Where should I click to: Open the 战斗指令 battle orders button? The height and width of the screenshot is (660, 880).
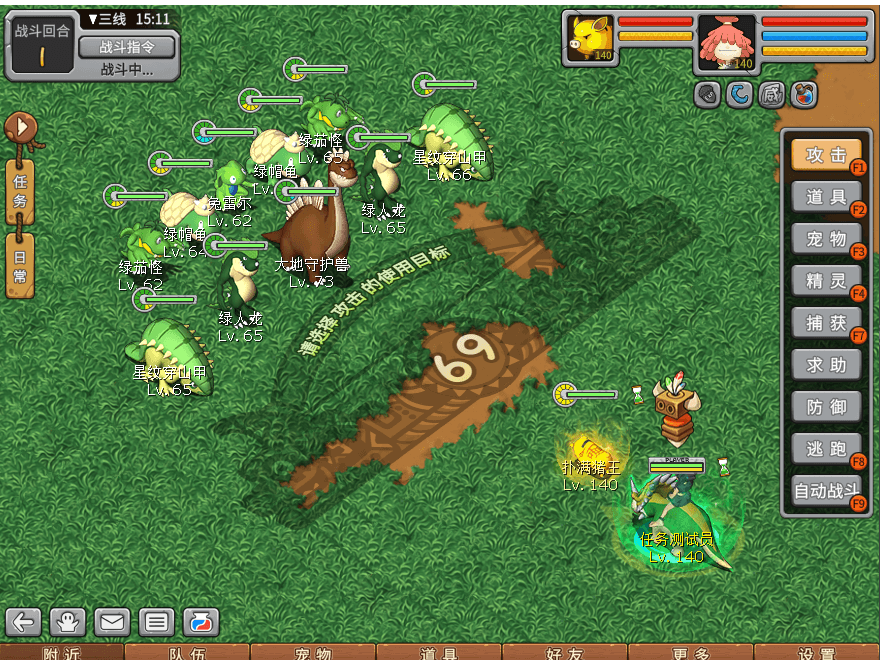click(126, 47)
